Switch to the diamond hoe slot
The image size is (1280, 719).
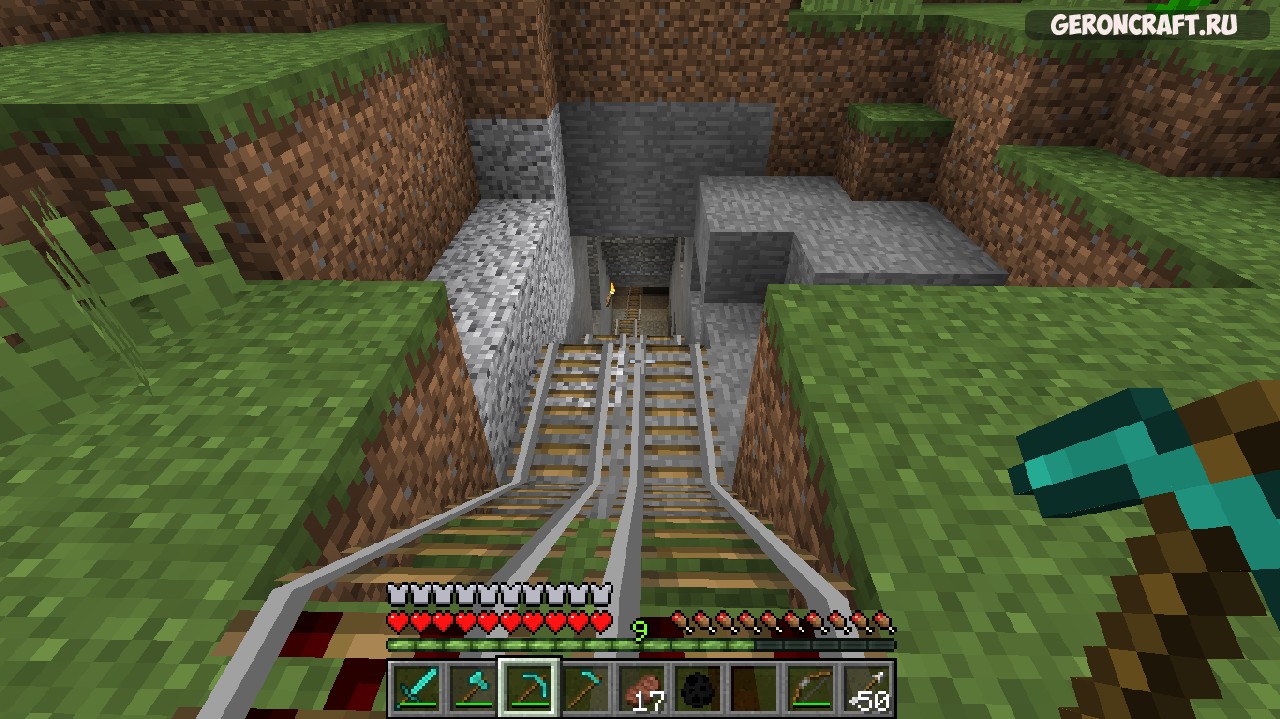click(x=584, y=687)
